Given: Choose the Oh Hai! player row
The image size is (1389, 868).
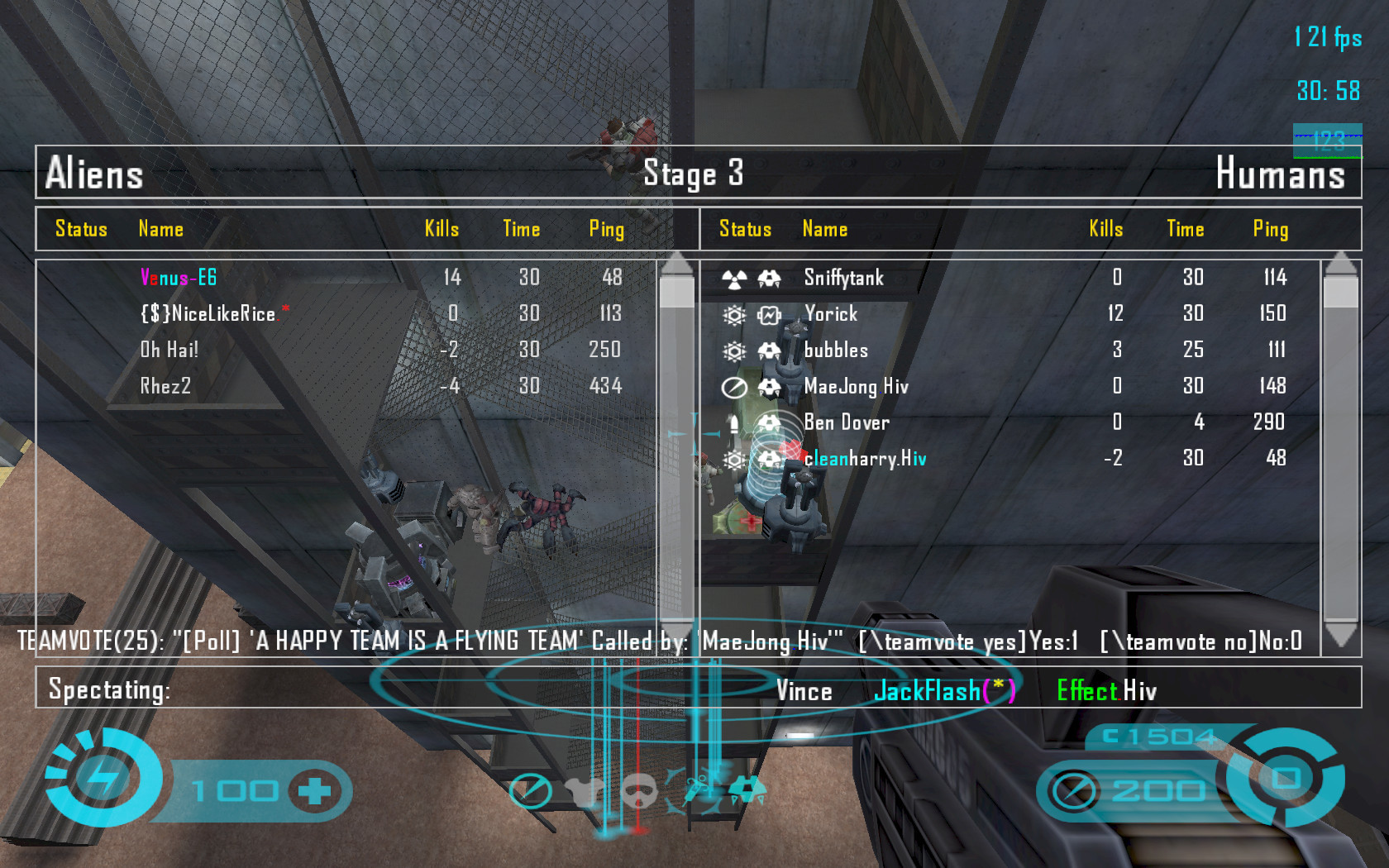Looking at the screenshot, I should pyautogui.click(x=169, y=351).
